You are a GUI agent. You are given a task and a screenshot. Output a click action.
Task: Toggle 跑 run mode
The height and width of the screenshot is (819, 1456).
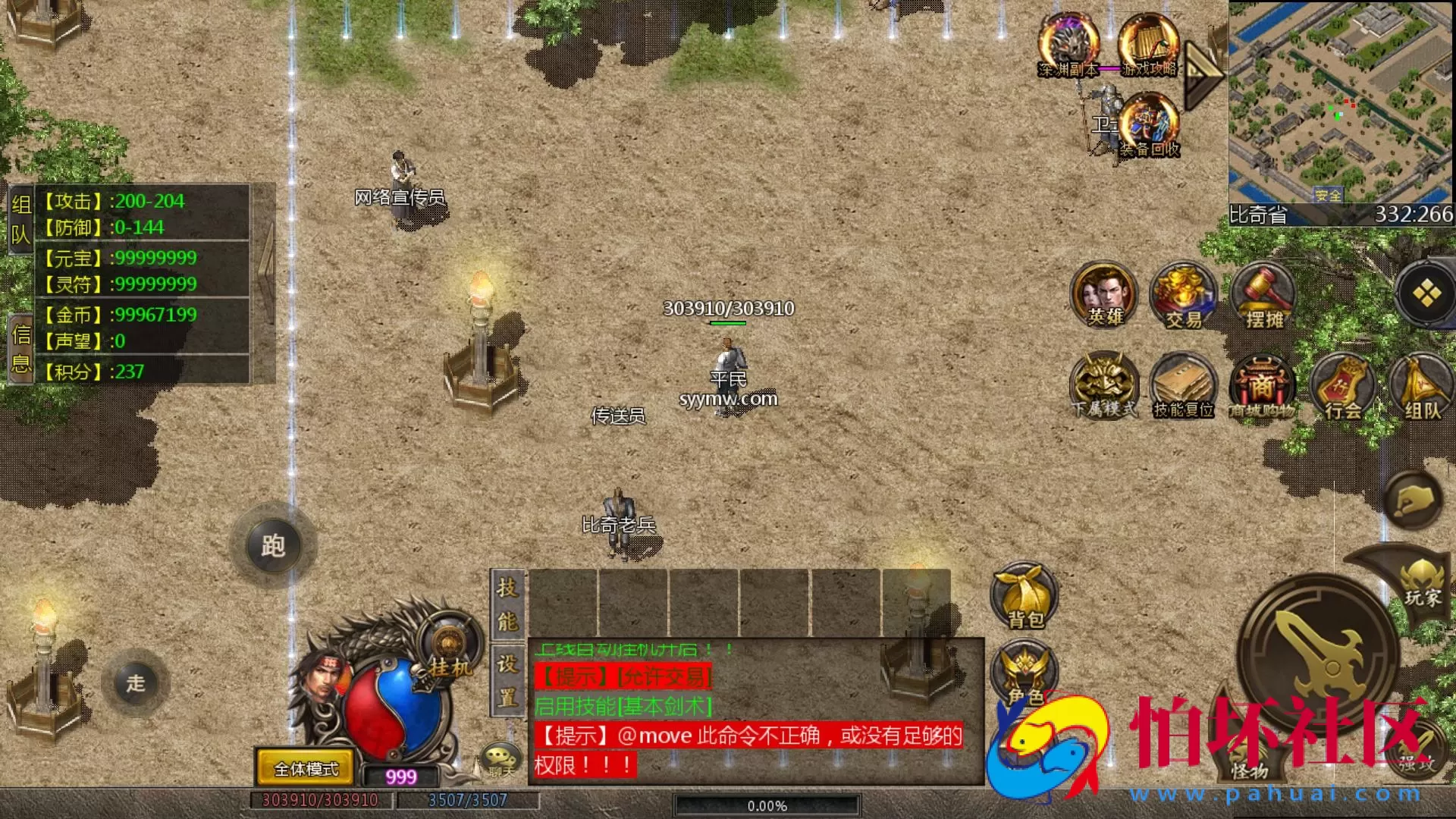tap(275, 544)
